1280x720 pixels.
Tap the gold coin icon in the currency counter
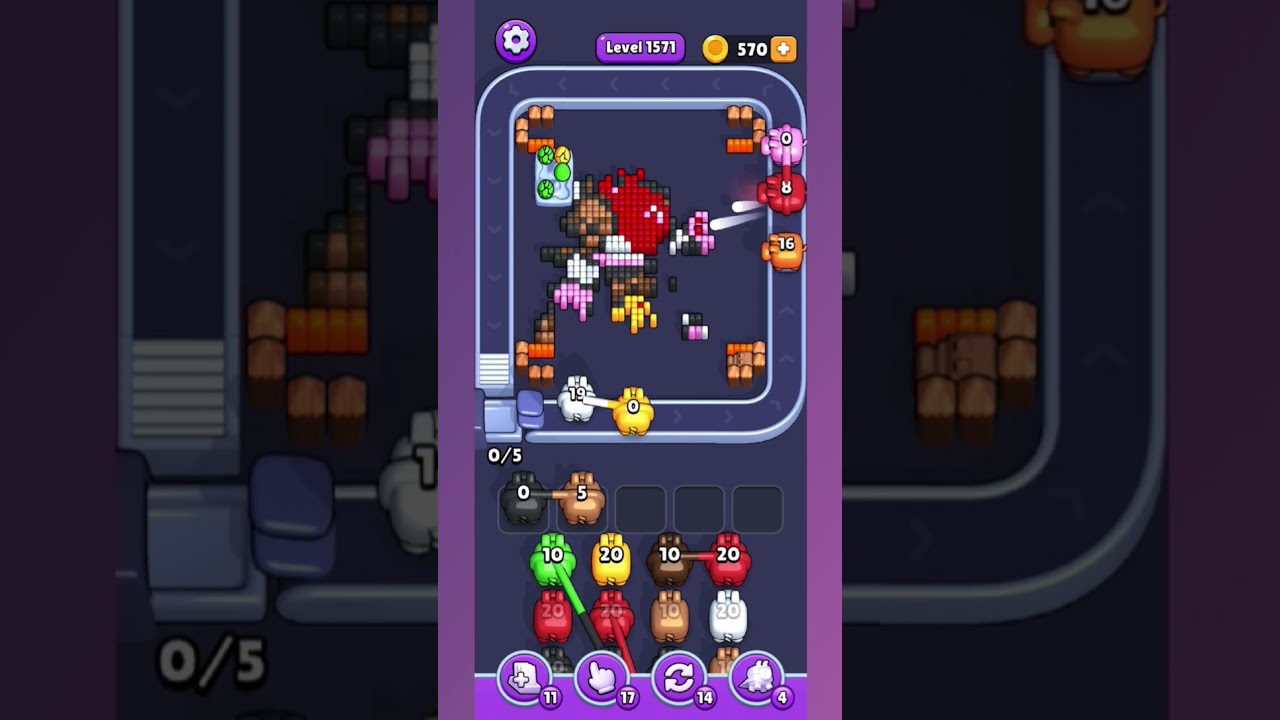716,46
